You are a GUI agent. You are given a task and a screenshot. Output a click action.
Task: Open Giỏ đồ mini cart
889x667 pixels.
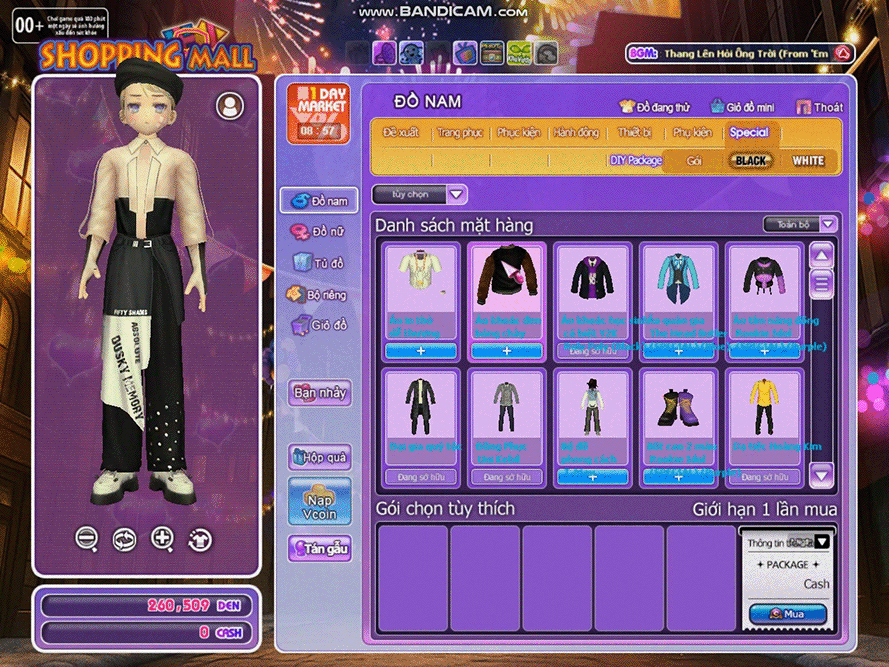(742, 107)
